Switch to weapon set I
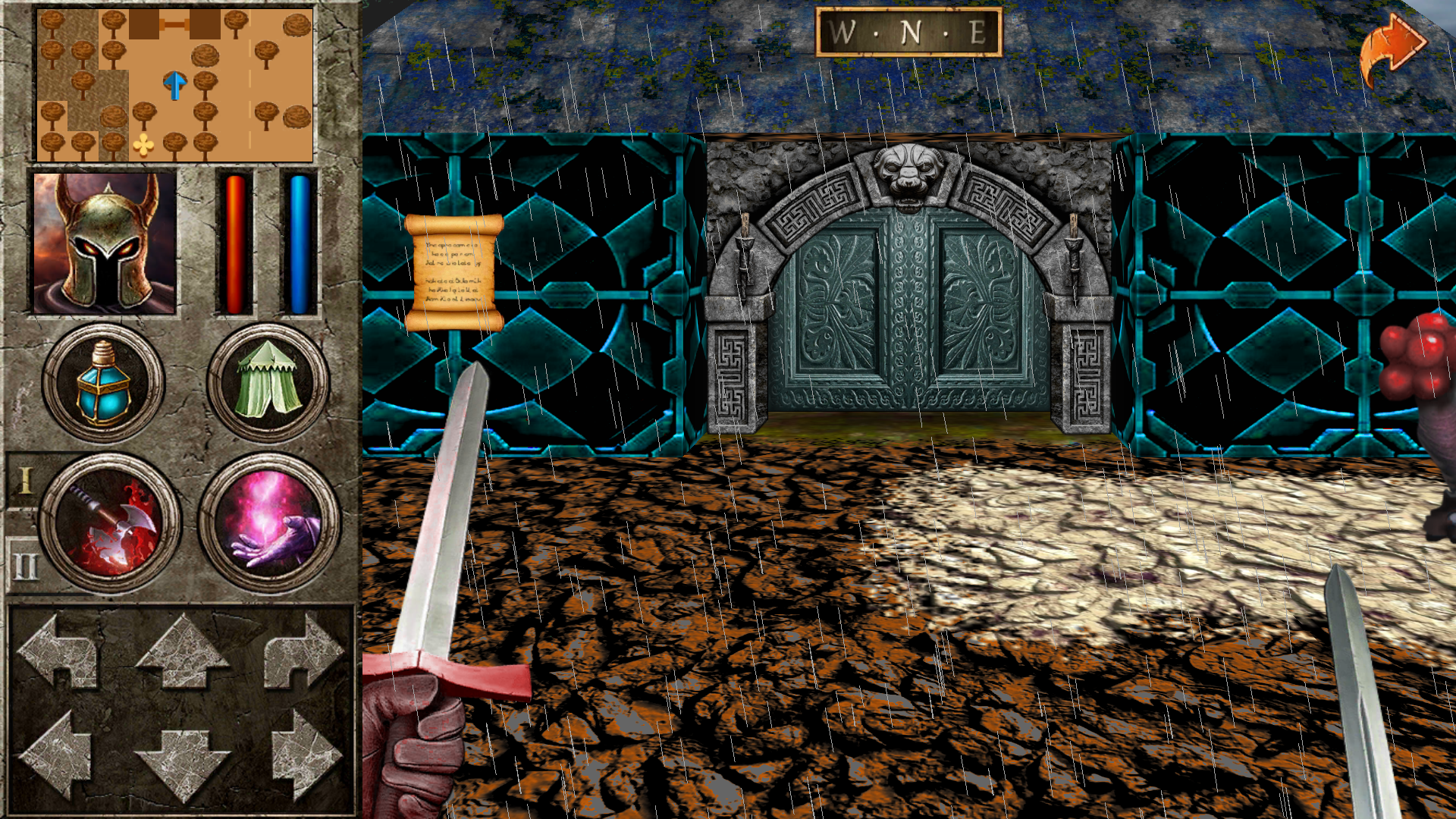Viewport: 1456px width, 819px height. pos(25,481)
